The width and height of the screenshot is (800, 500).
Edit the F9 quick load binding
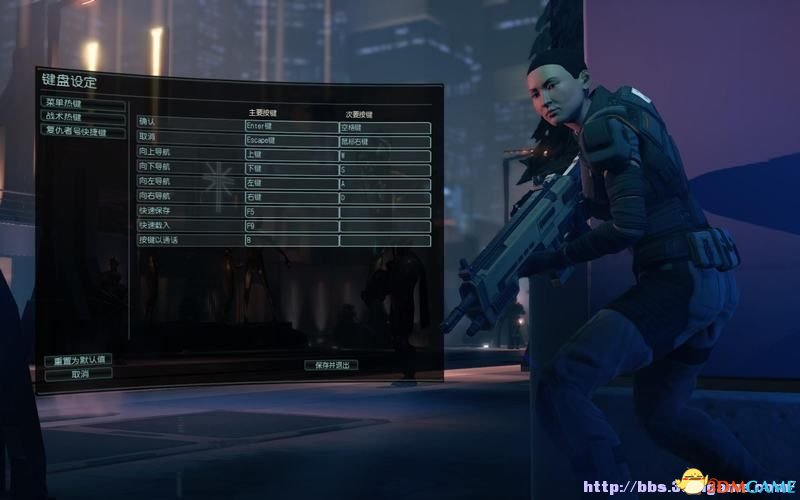[290, 226]
